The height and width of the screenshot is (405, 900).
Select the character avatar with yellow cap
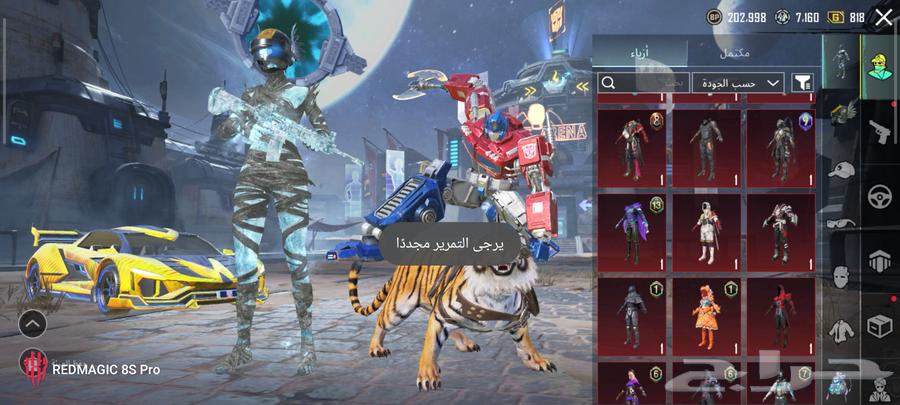(x=881, y=67)
